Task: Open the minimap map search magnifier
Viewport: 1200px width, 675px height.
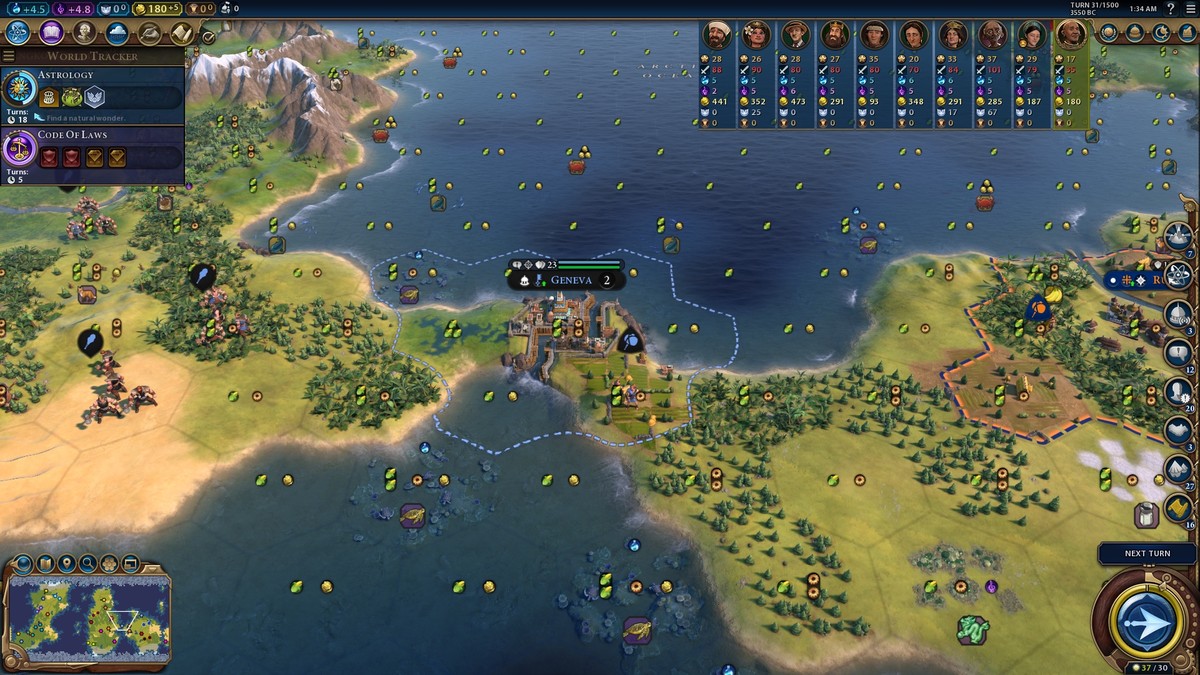Action: [88, 564]
